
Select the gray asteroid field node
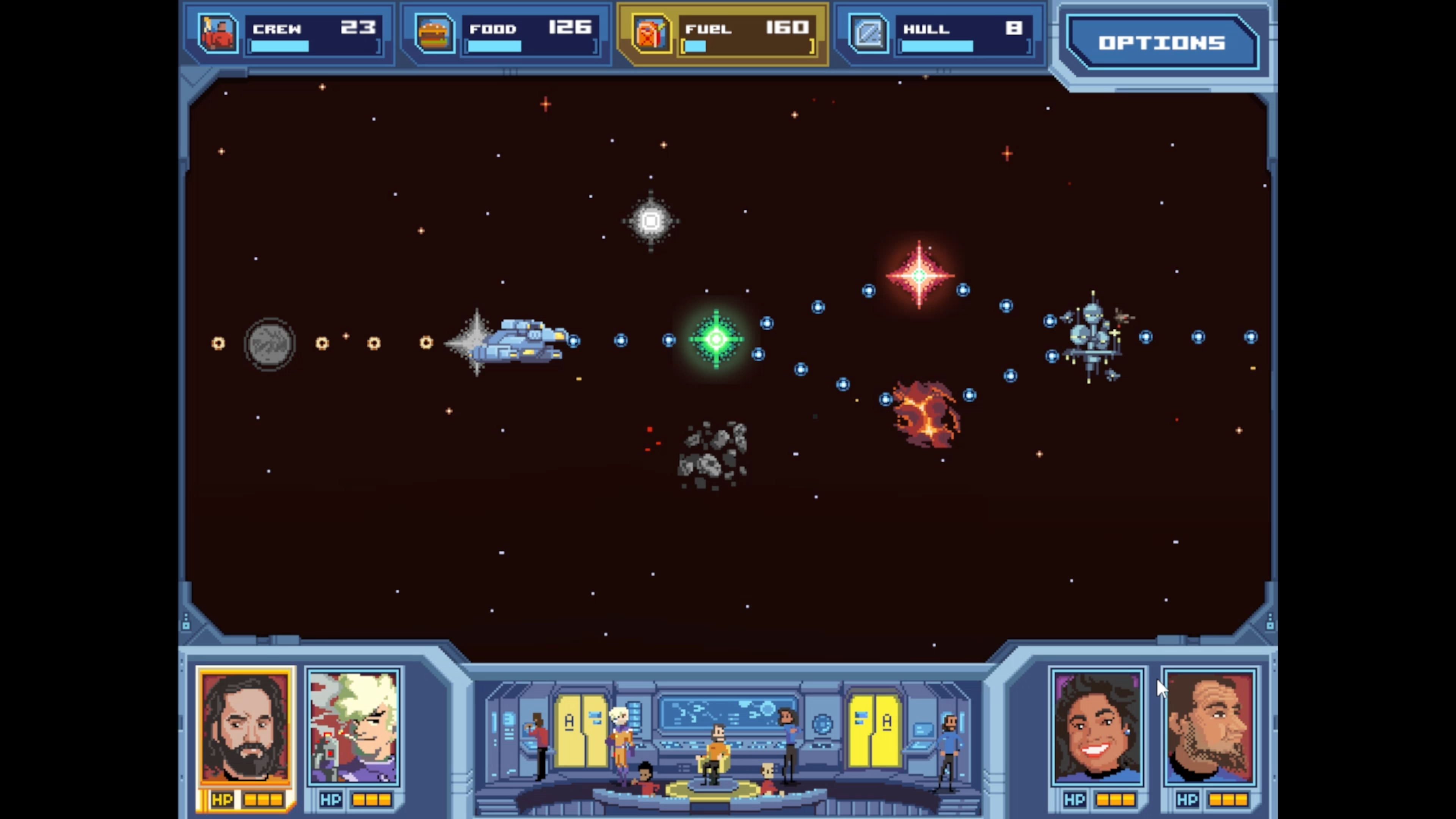coord(713,455)
